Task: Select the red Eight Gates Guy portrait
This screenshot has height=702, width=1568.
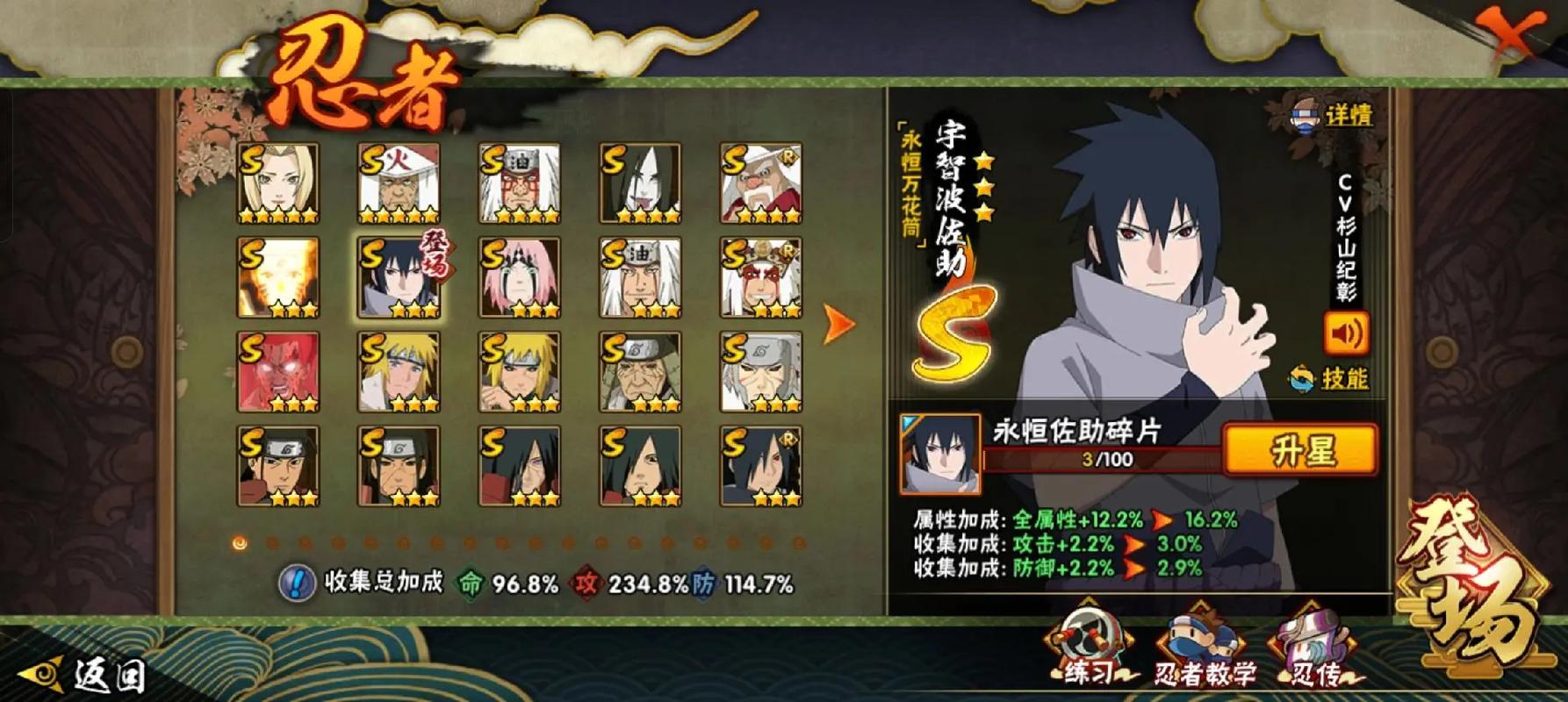Action: pyautogui.click(x=277, y=372)
